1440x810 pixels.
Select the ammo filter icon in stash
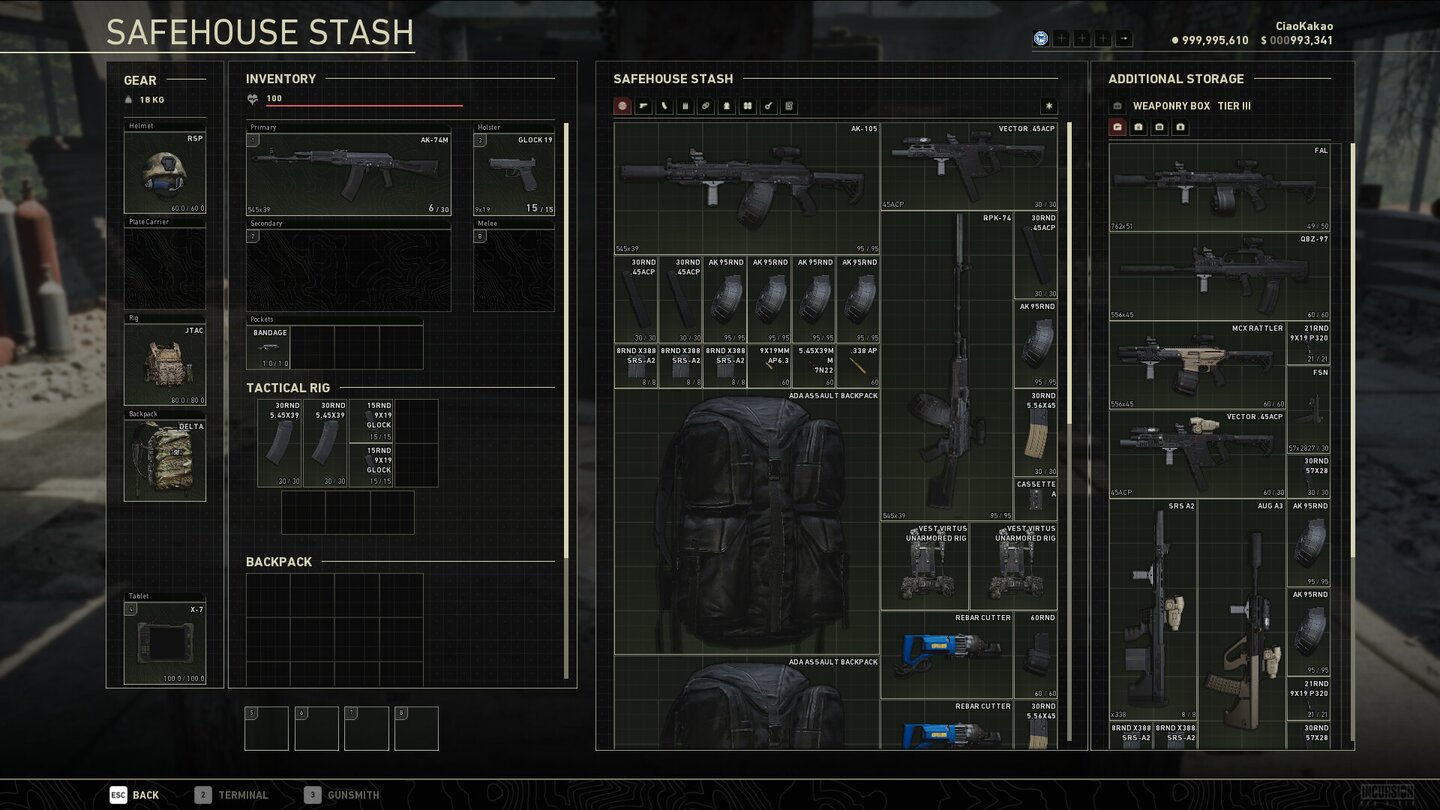tap(705, 105)
